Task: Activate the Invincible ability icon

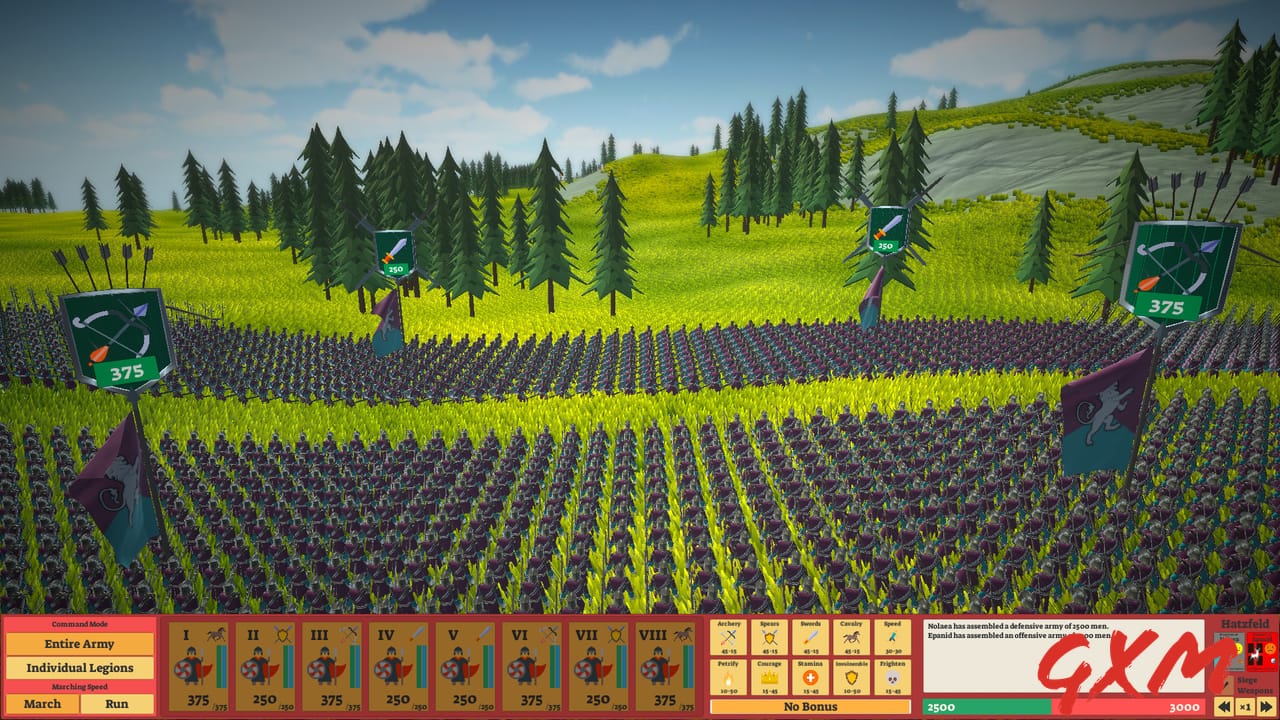Action: click(x=849, y=678)
